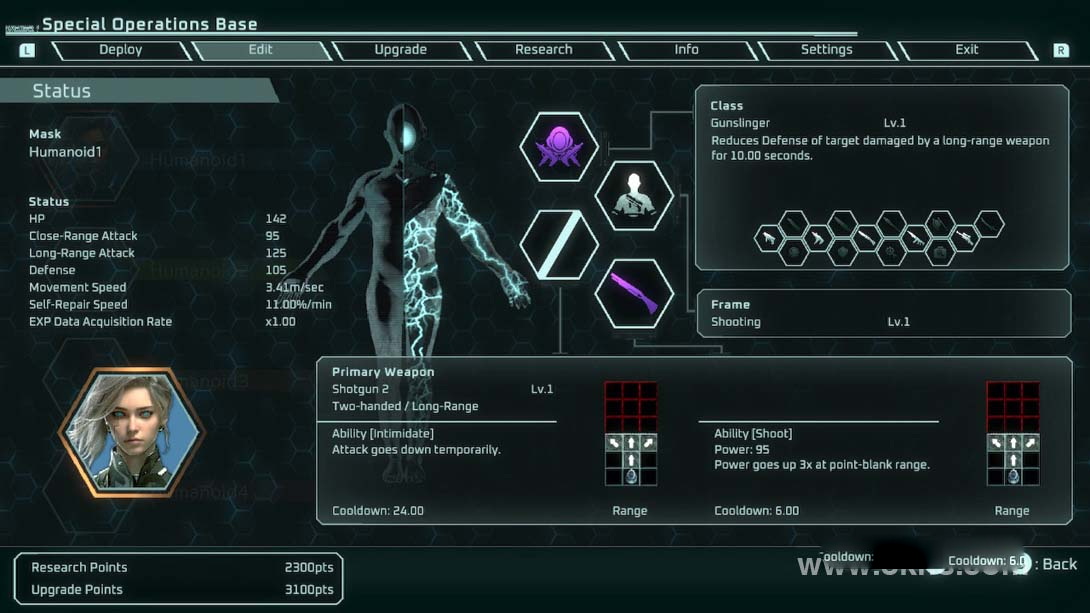Select the diagonal bar frame hexagon
Viewport: 1090px width, 613px height.
pyautogui.click(x=559, y=245)
